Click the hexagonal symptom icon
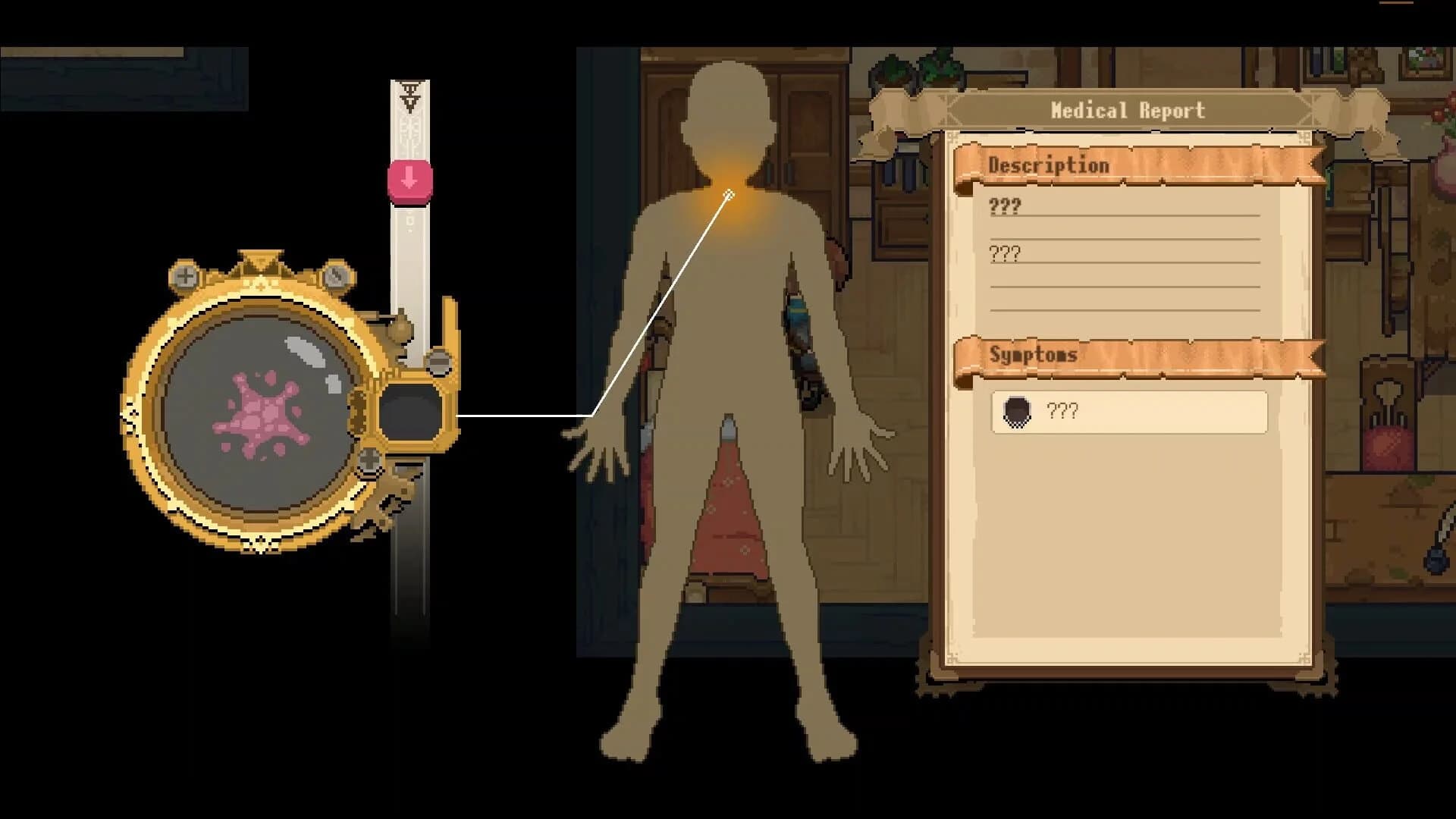 click(x=1018, y=412)
